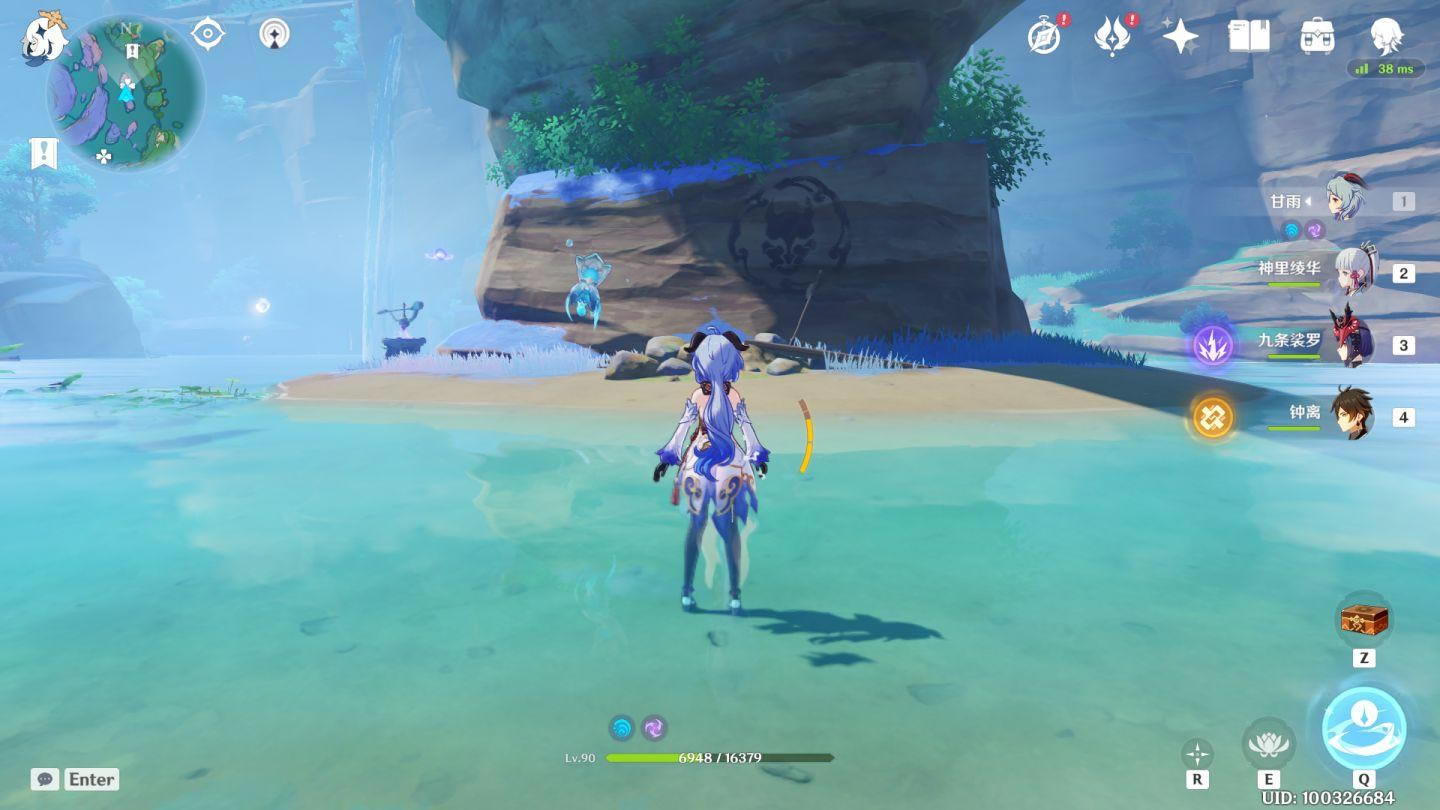
Task: Open the Battle Pass winged icon
Action: coord(1111,37)
